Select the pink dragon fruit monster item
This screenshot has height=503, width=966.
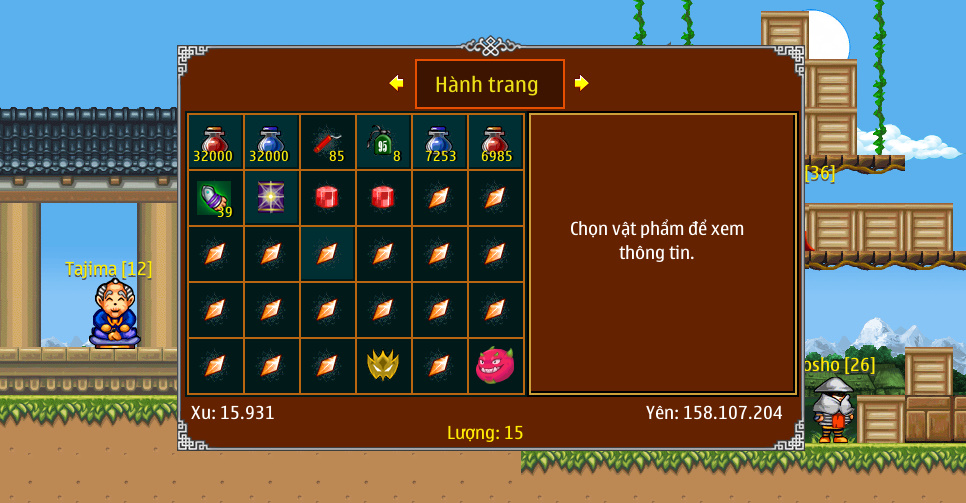(x=495, y=366)
